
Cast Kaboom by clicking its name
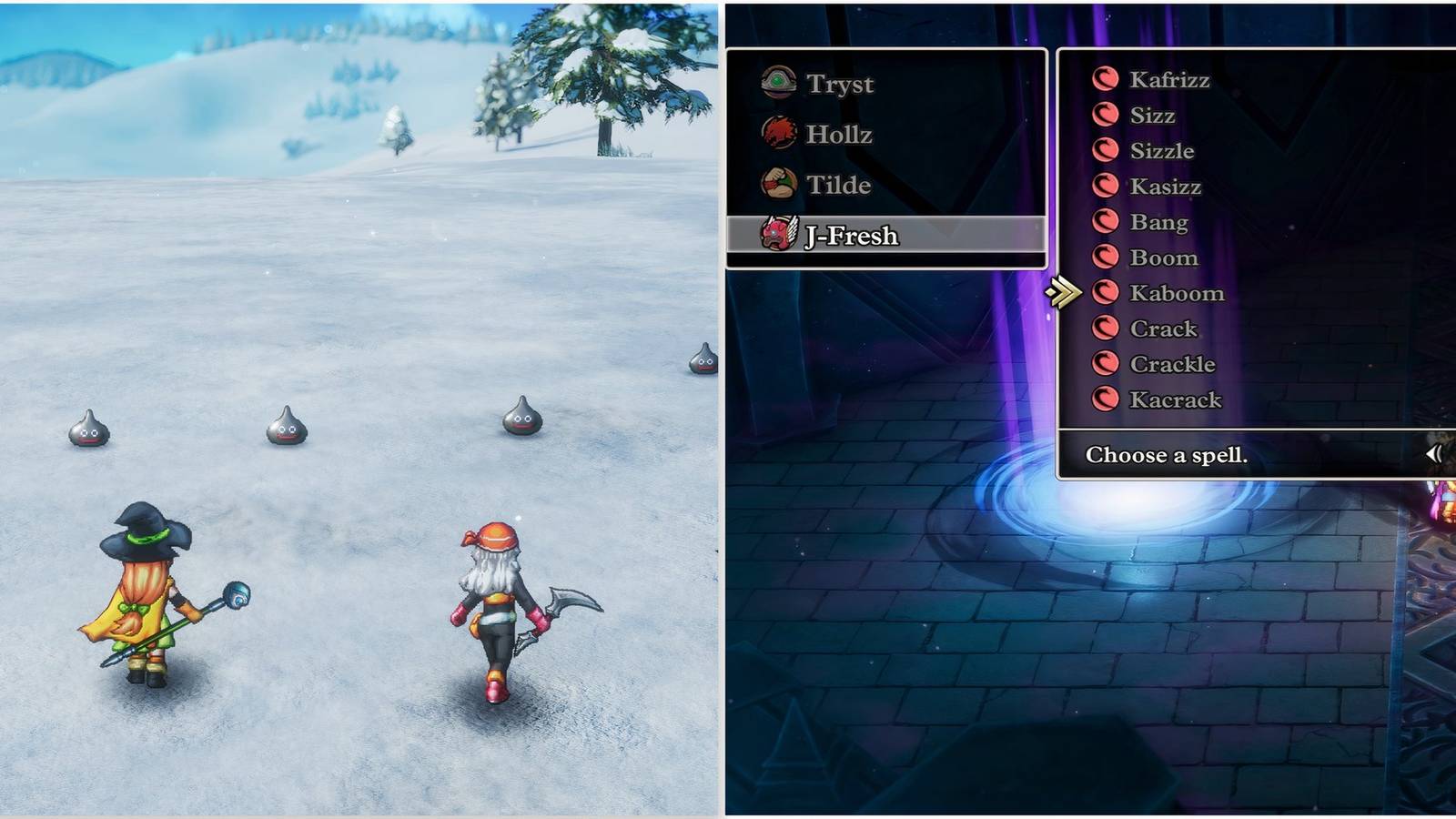tap(1178, 293)
